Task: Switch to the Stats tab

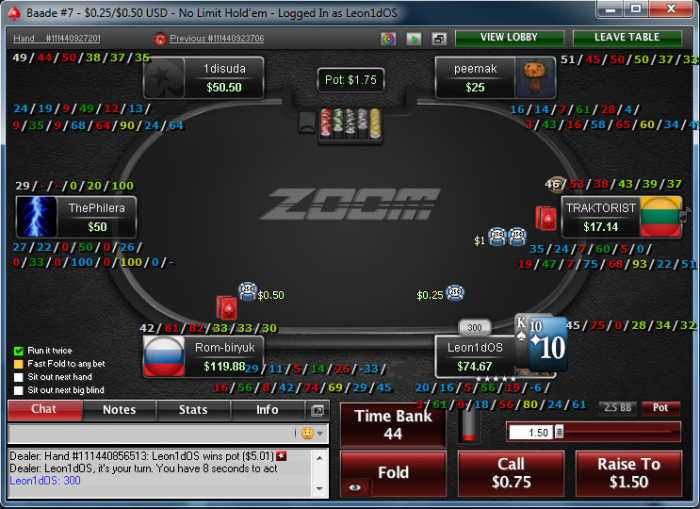Action: 193,410
